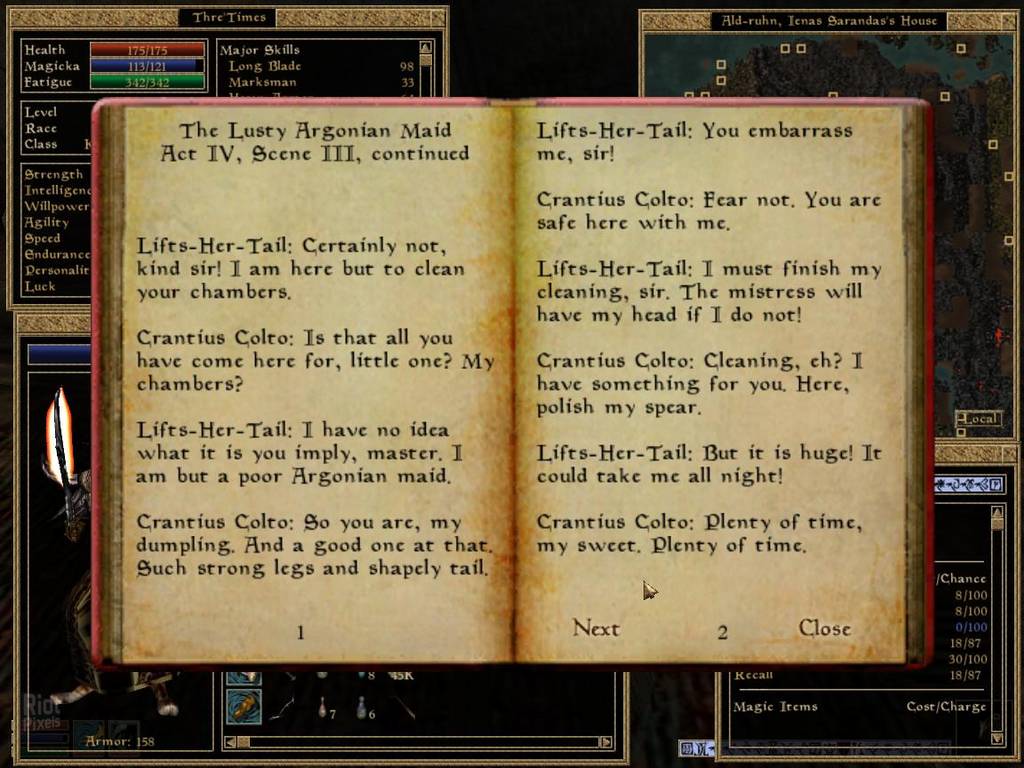Select the Recall spell in the list
This screenshot has height=768, width=1024.
tap(753, 675)
